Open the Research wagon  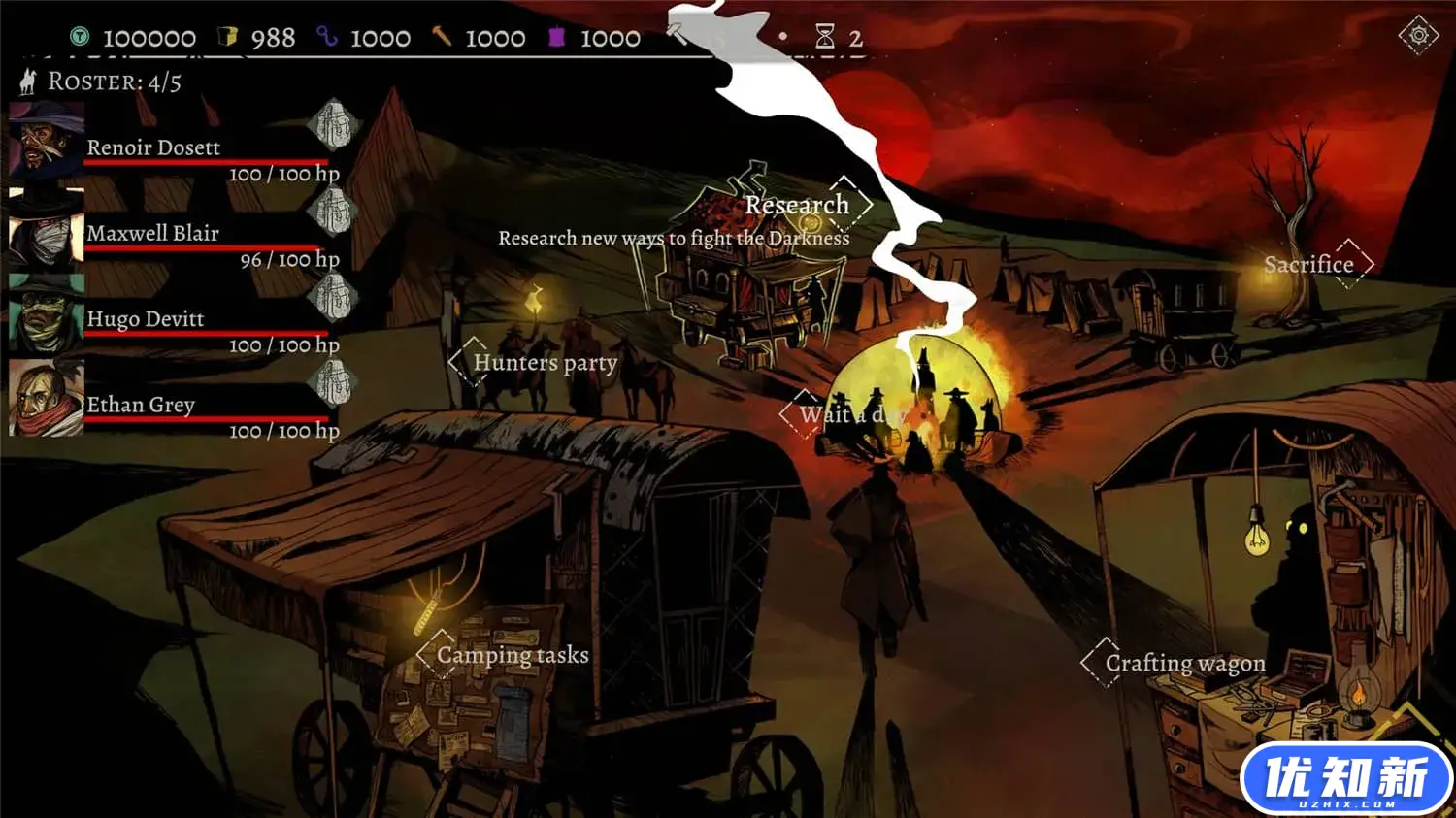[x=798, y=205]
